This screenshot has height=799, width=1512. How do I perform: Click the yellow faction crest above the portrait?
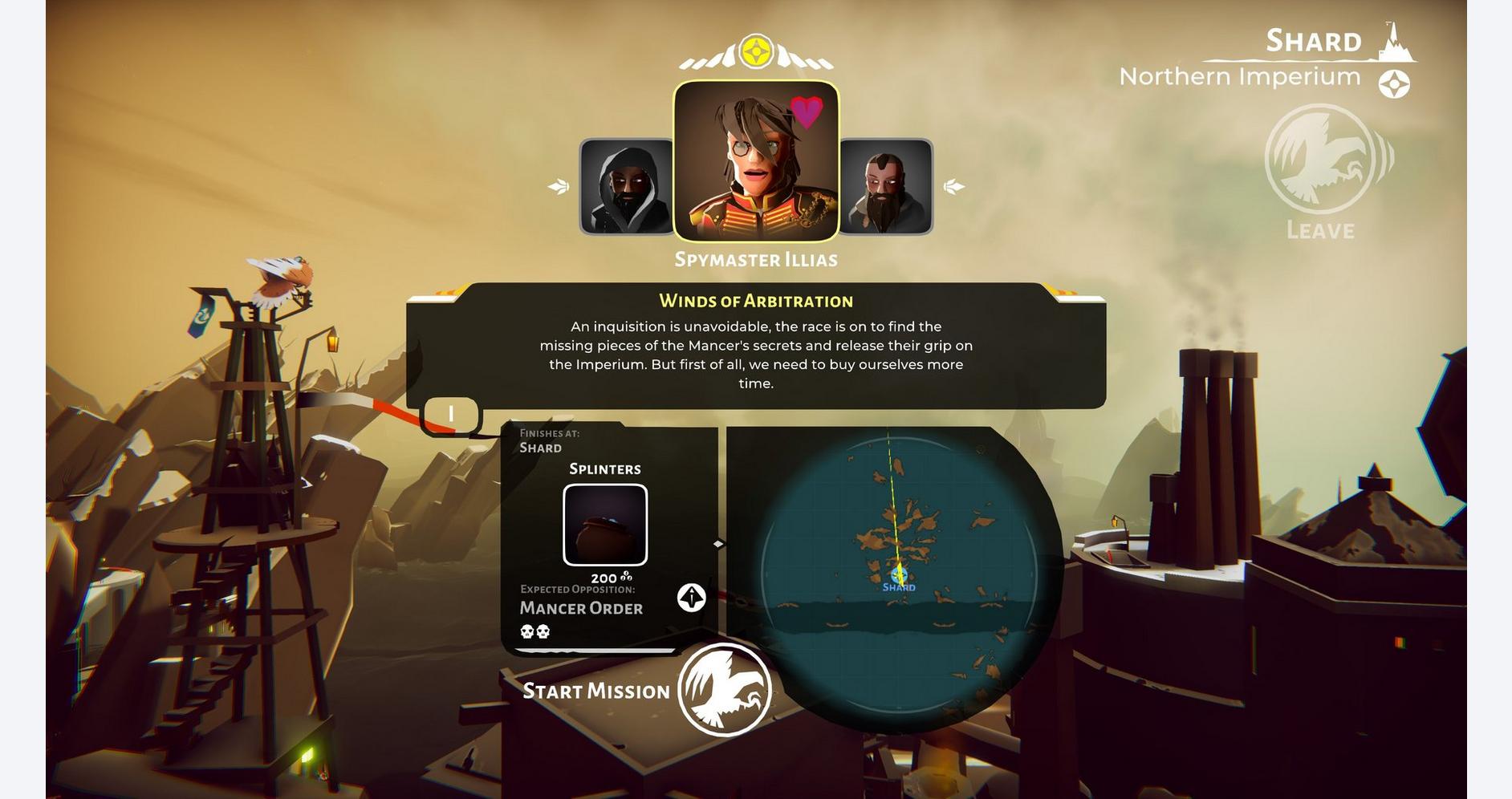click(x=756, y=52)
